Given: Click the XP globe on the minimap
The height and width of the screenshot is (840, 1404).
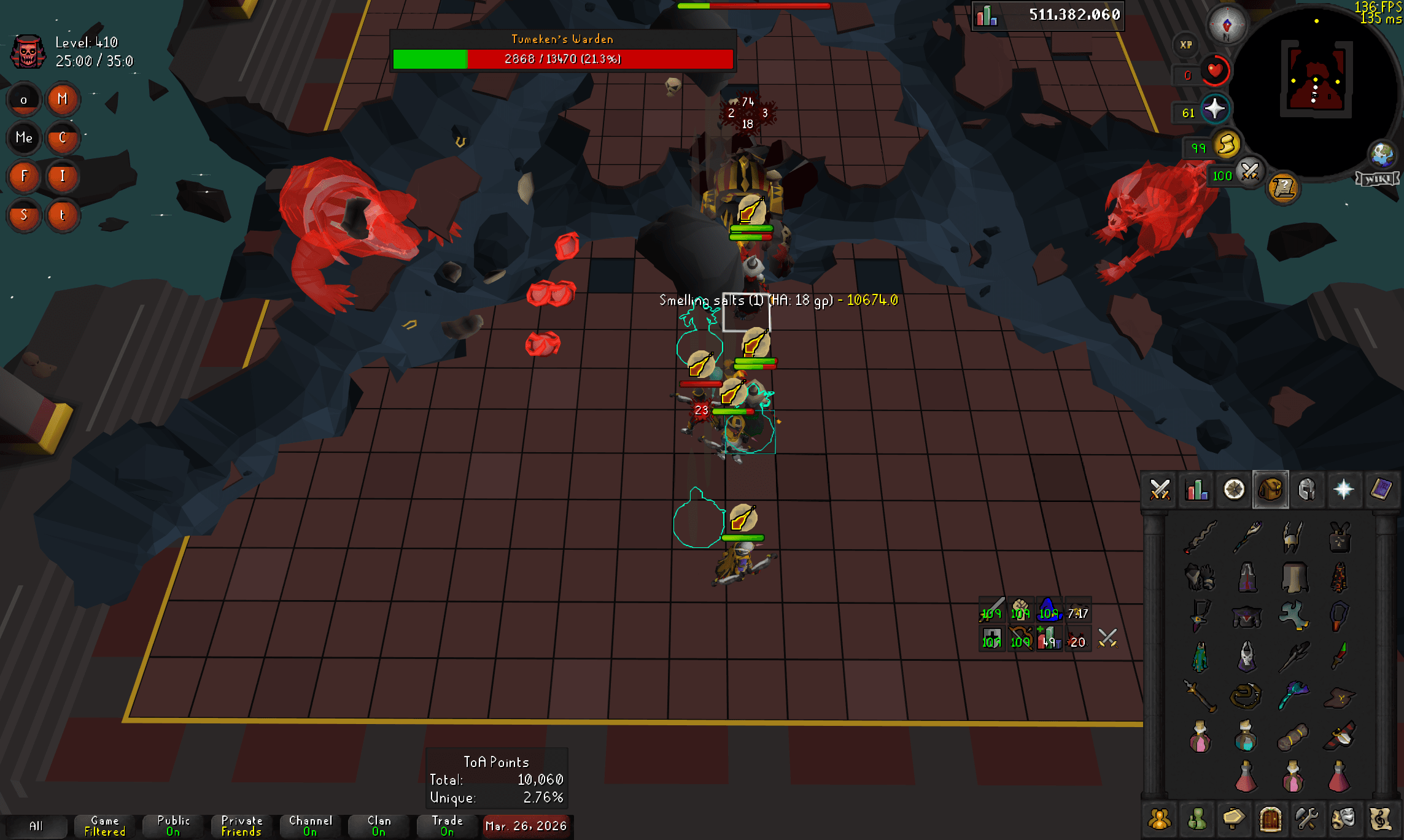Looking at the screenshot, I should 1185,44.
